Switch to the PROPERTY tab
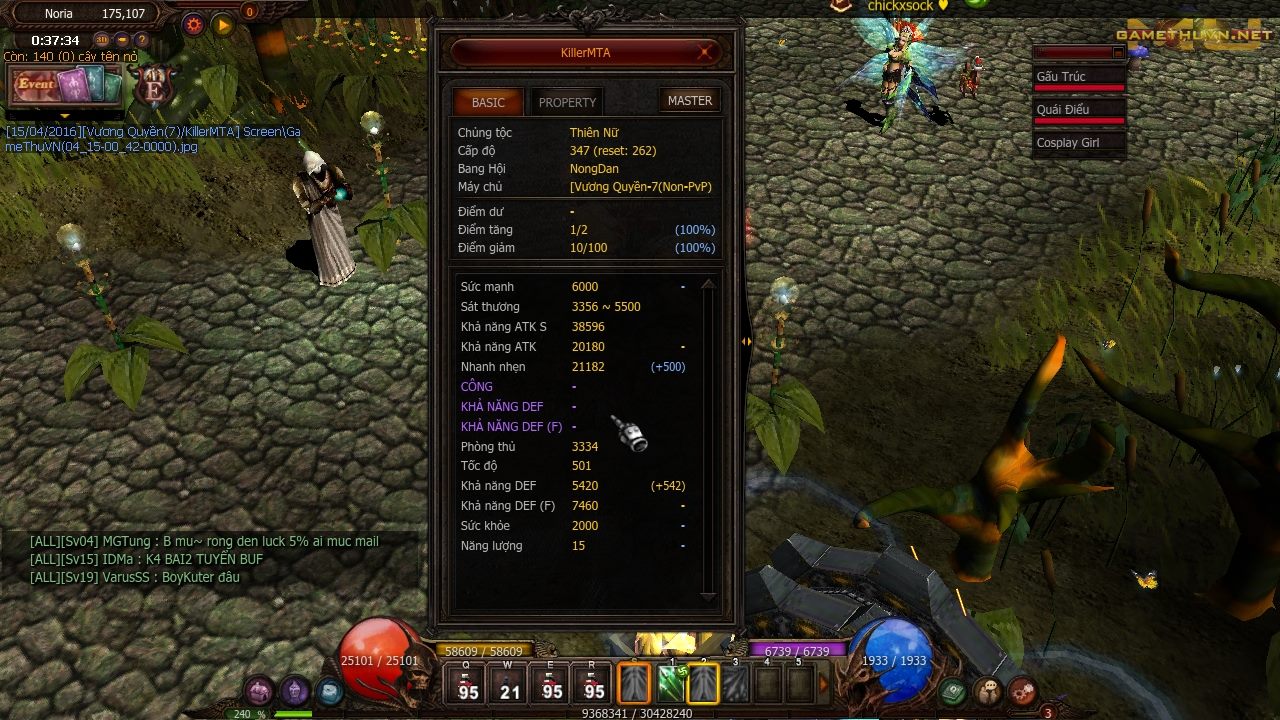Viewport: 1280px width, 720px height. tap(567, 102)
